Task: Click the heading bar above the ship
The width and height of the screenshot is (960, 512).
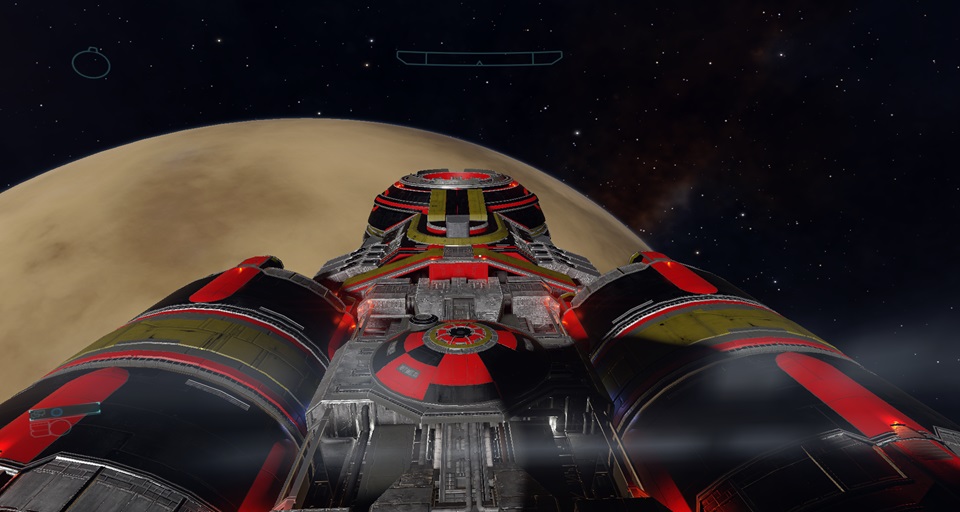Action: coord(478,58)
